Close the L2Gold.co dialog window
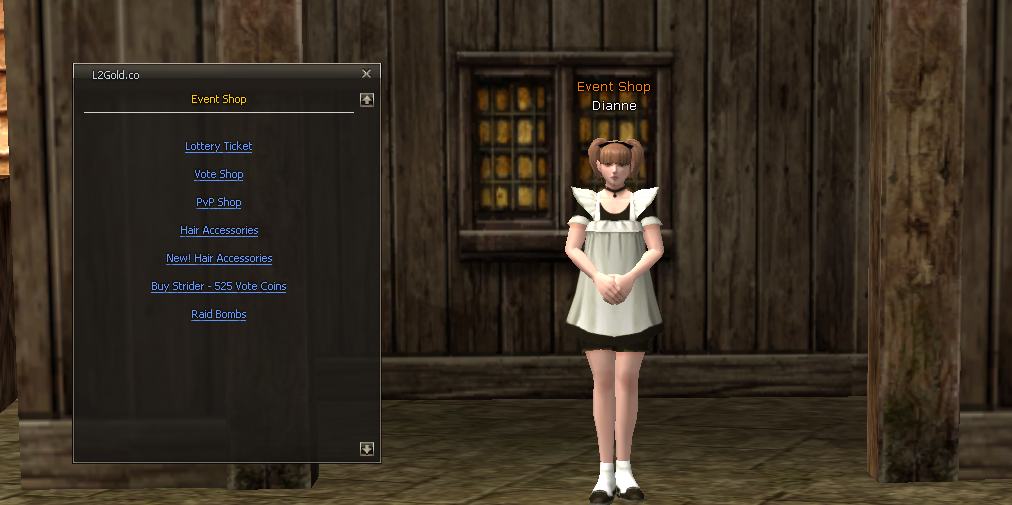This screenshot has width=1012, height=505. coord(366,74)
